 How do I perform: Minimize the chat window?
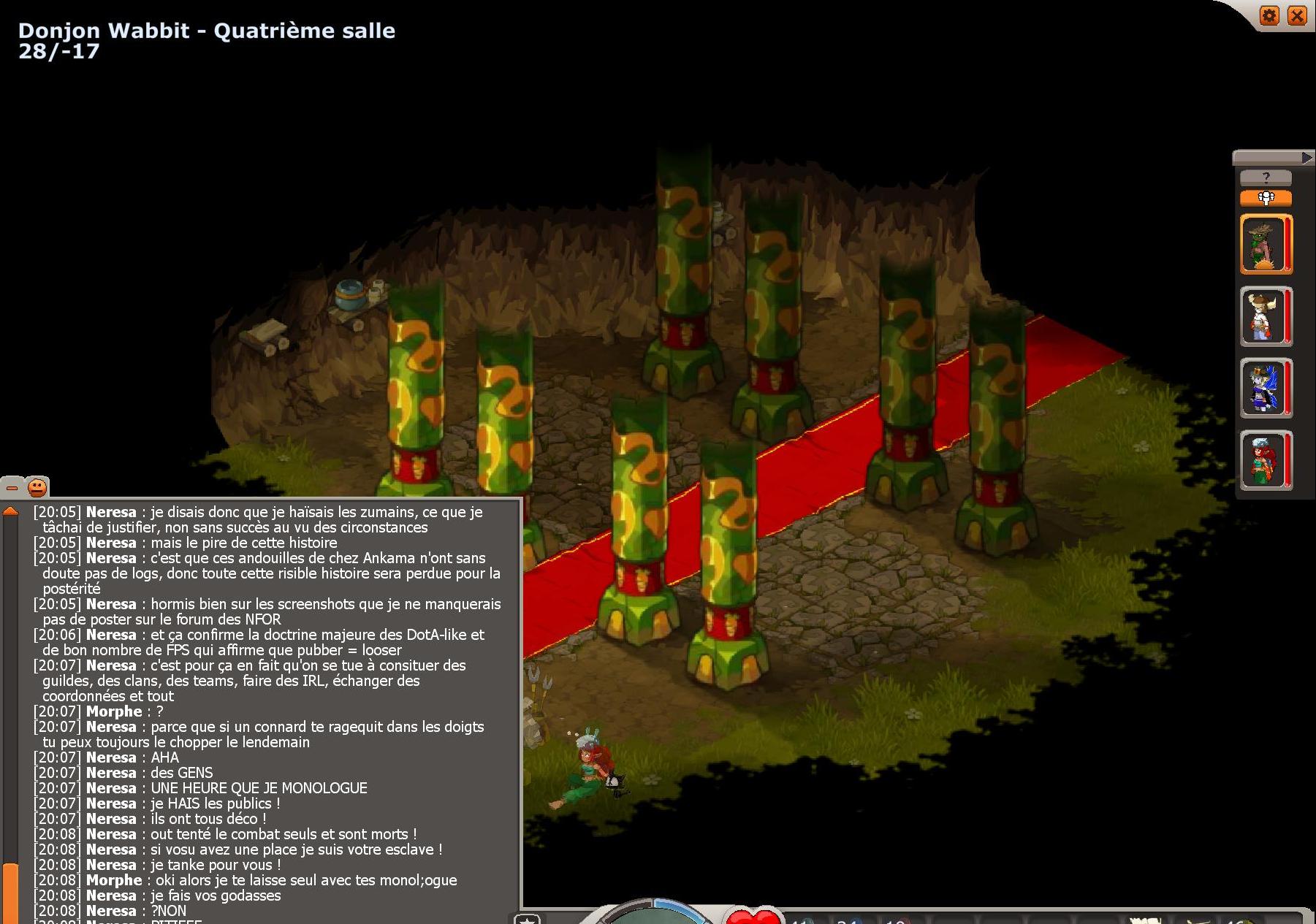[x=12, y=487]
